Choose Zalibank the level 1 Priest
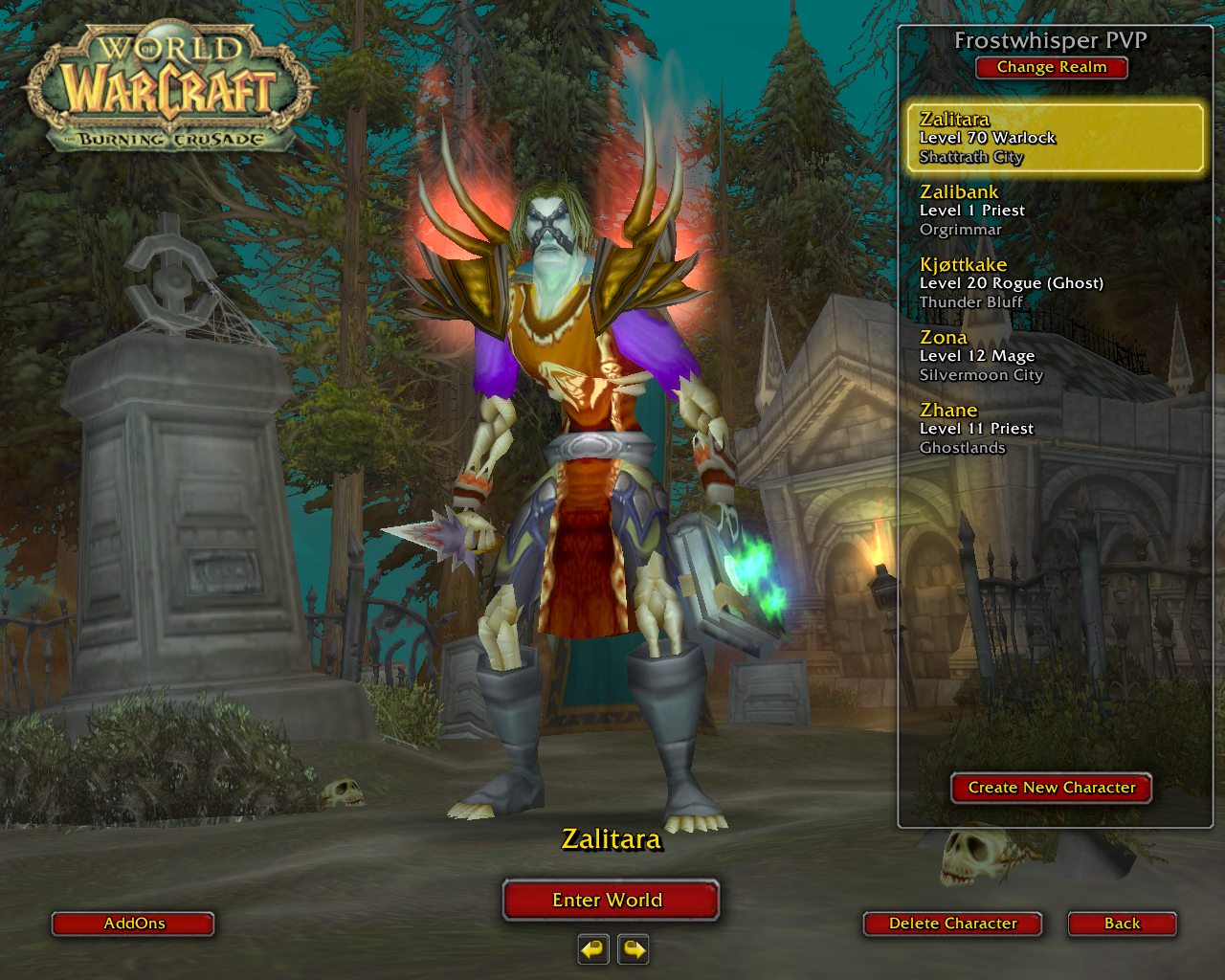Image resolution: width=1225 pixels, height=980 pixels. 1055,211
